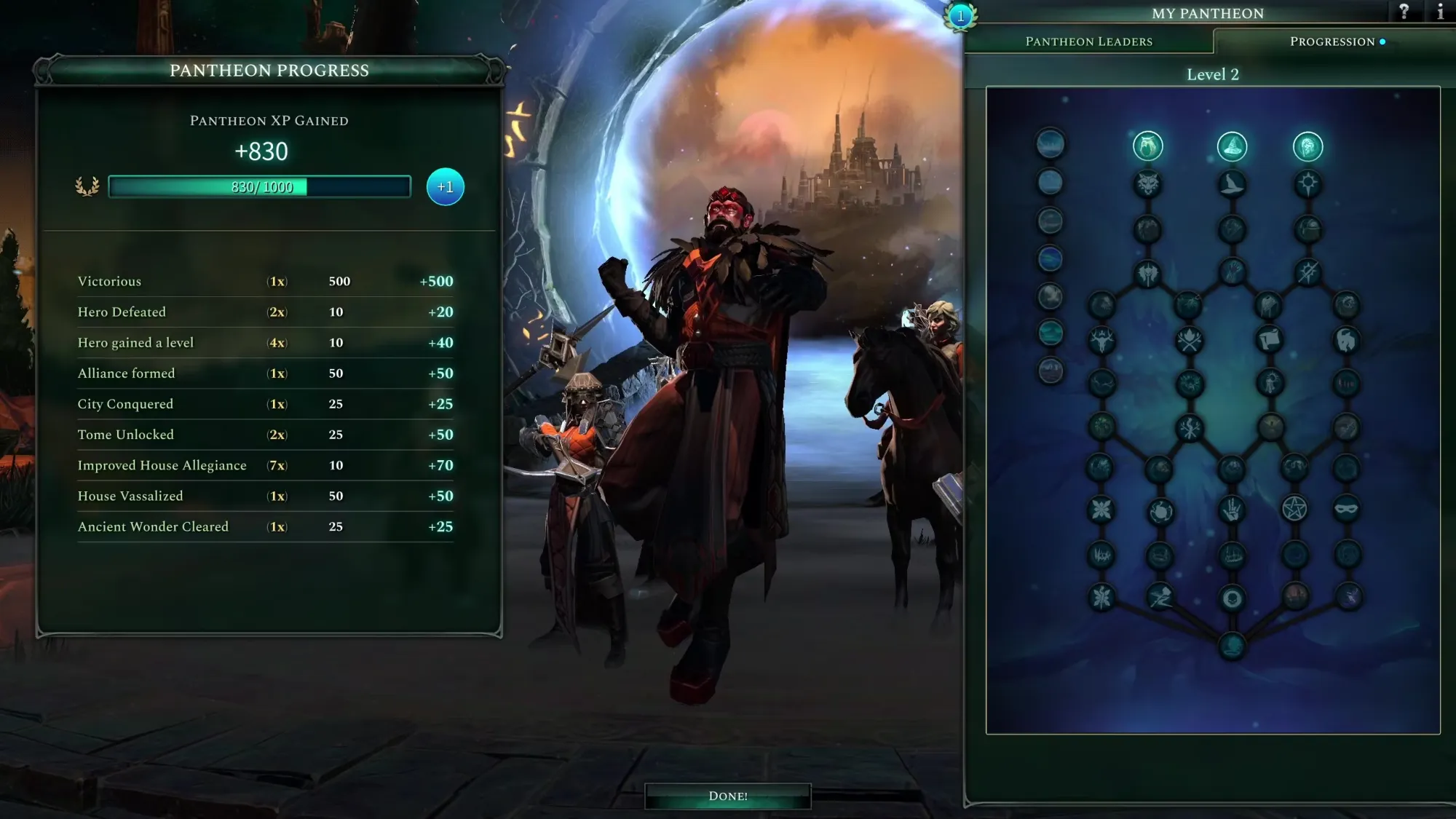Select the eye mask progression node

pos(1346,509)
